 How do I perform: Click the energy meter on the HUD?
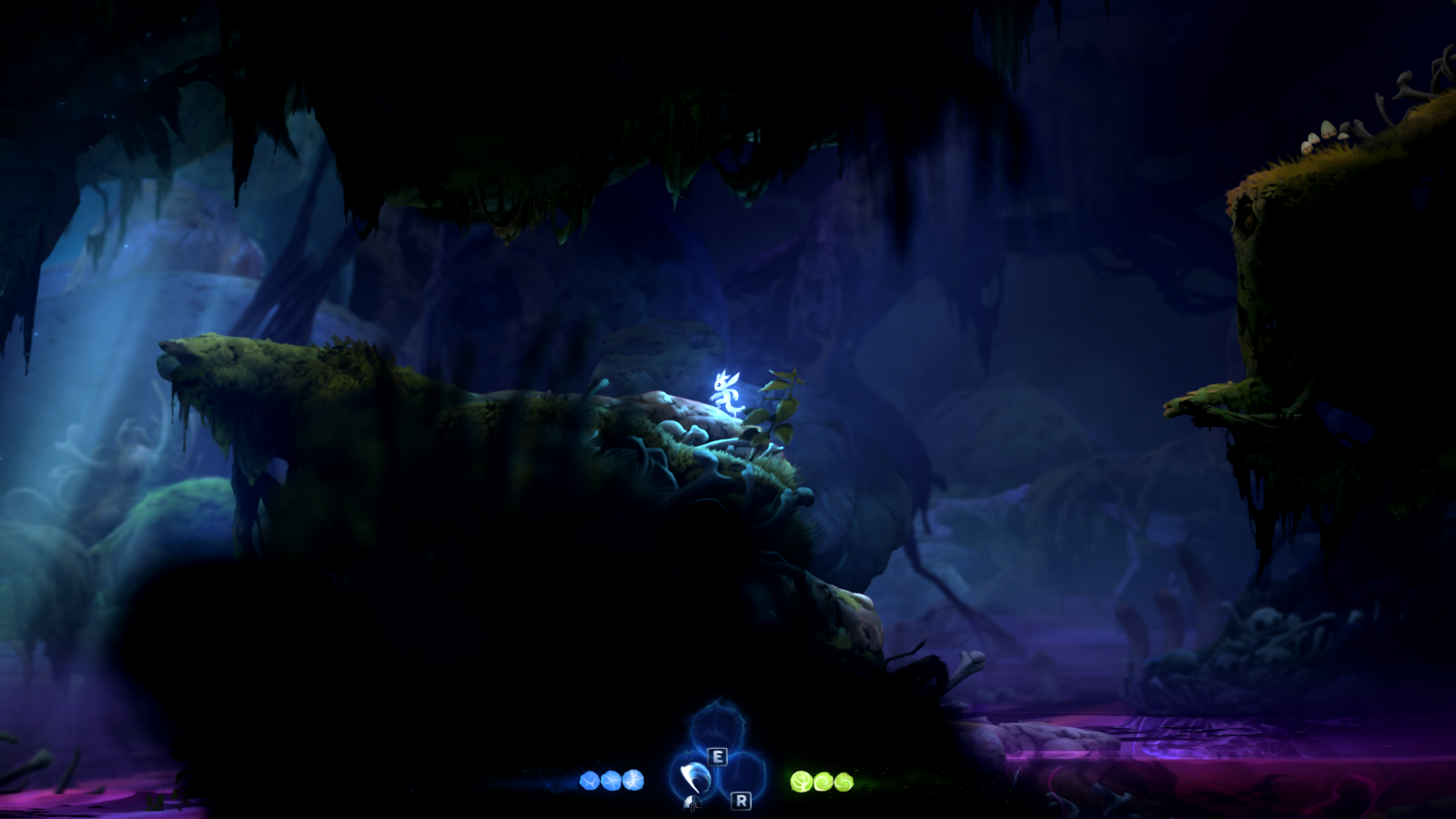611,781
